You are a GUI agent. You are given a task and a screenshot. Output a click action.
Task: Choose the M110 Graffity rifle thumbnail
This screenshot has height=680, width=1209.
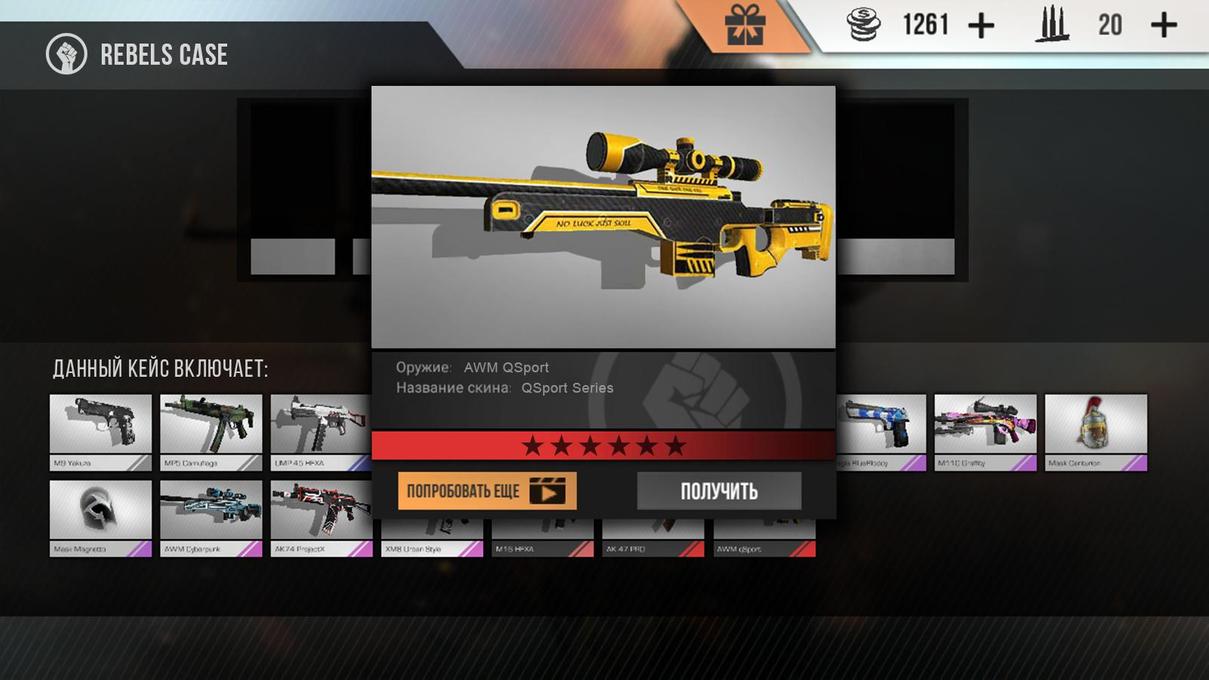point(985,426)
